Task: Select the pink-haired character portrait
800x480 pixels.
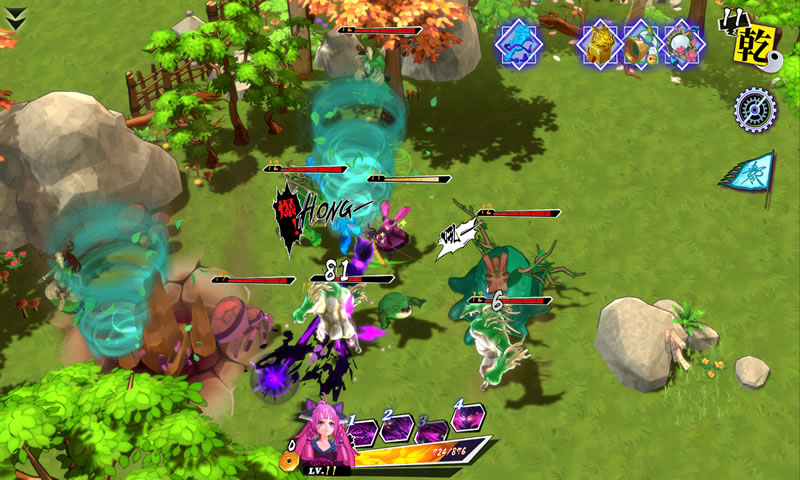Action: click(x=327, y=438)
